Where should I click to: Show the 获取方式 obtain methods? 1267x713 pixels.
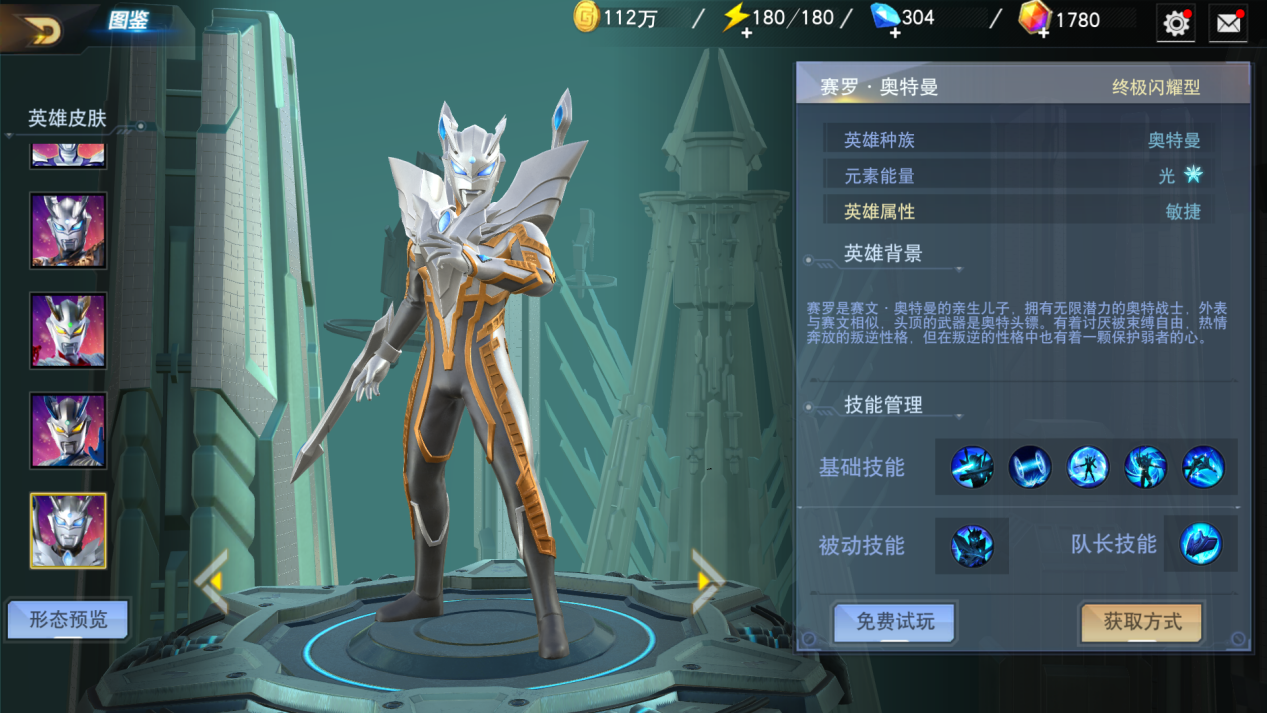click(1142, 622)
